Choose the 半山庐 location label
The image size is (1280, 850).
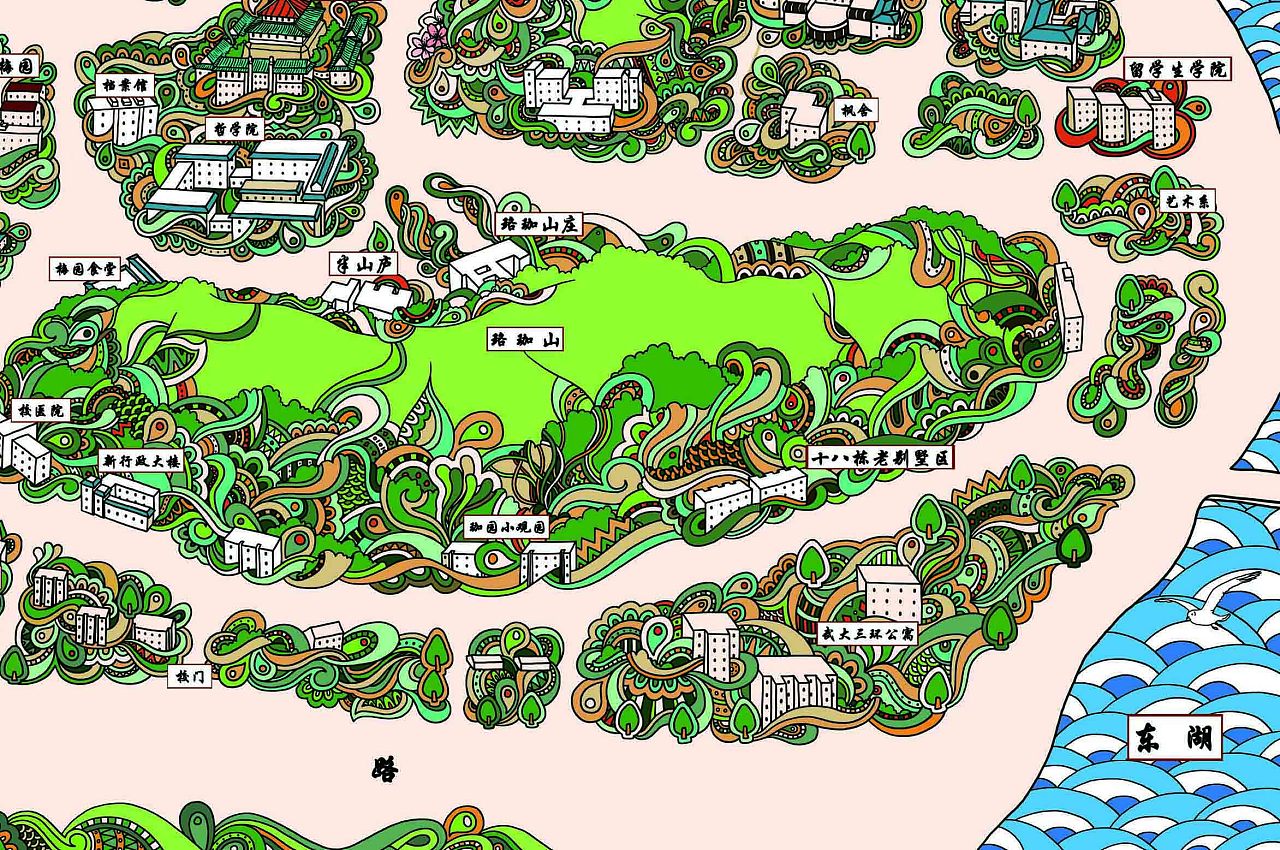363,264
